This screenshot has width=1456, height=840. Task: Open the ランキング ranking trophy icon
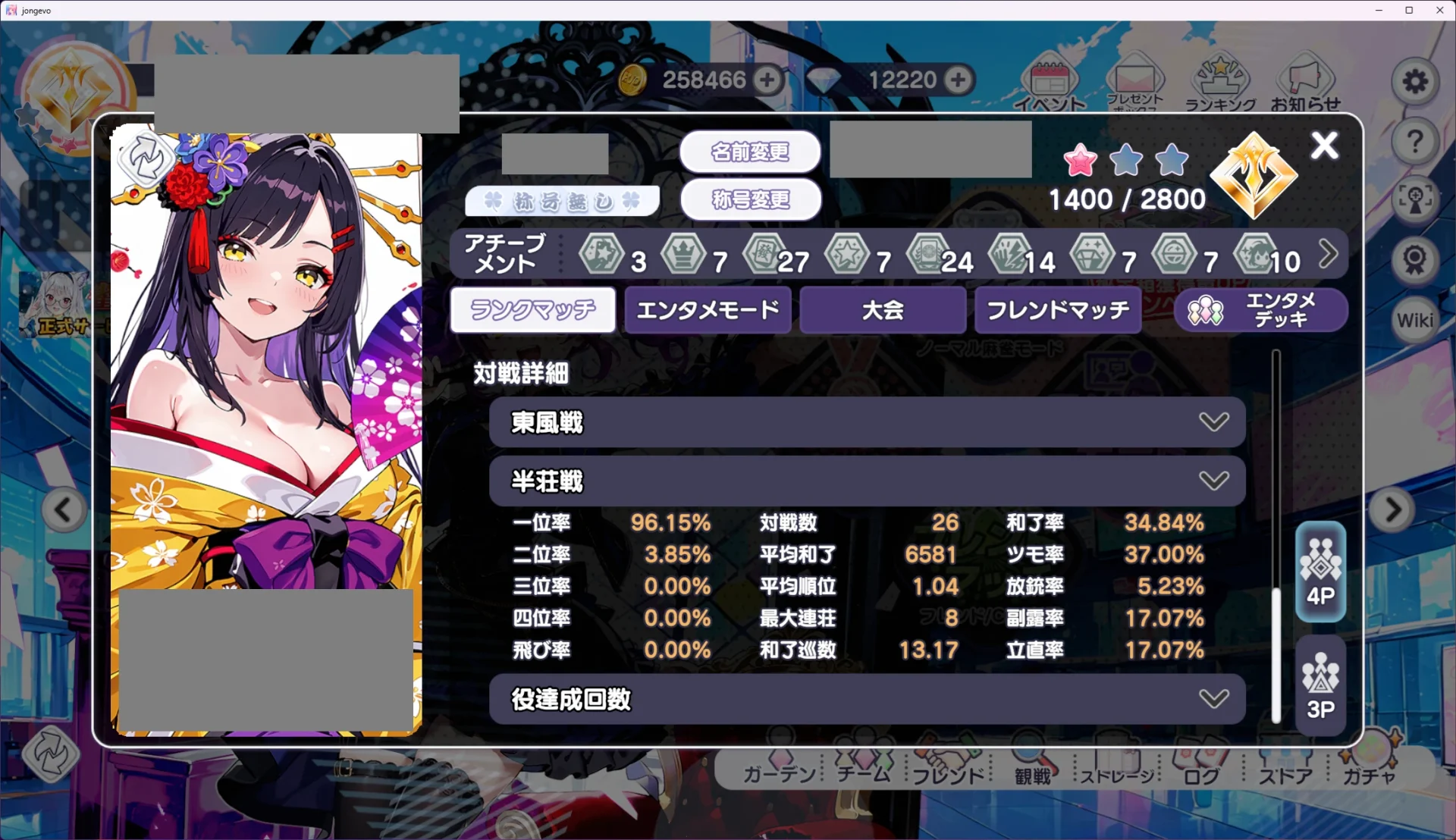1222,82
